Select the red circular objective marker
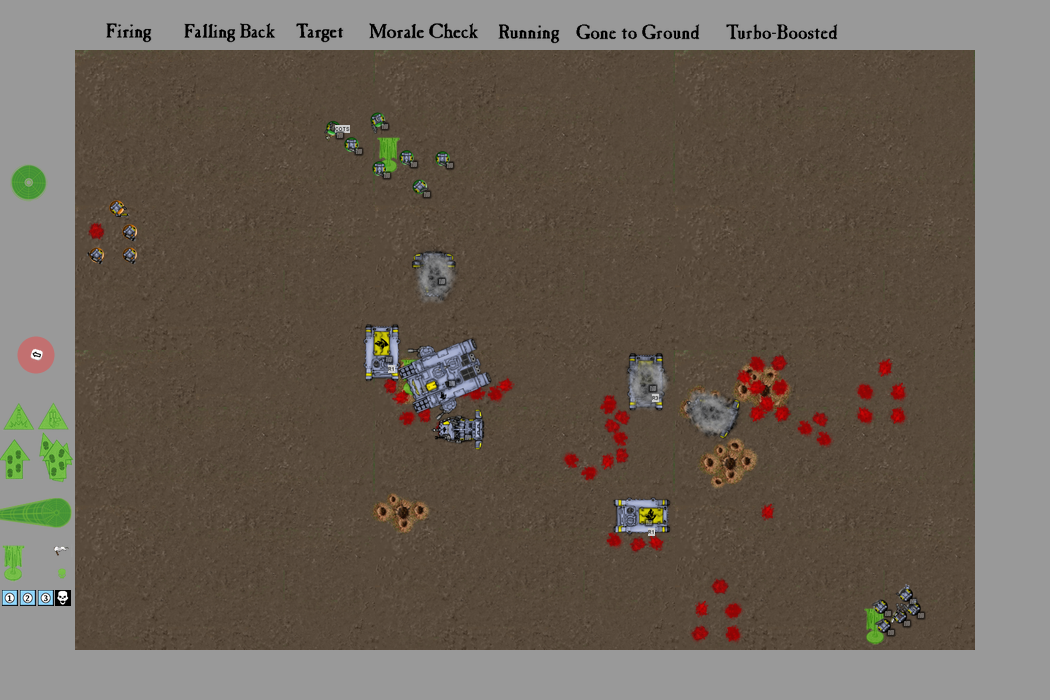The height and width of the screenshot is (700, 1050). point(36,355)
